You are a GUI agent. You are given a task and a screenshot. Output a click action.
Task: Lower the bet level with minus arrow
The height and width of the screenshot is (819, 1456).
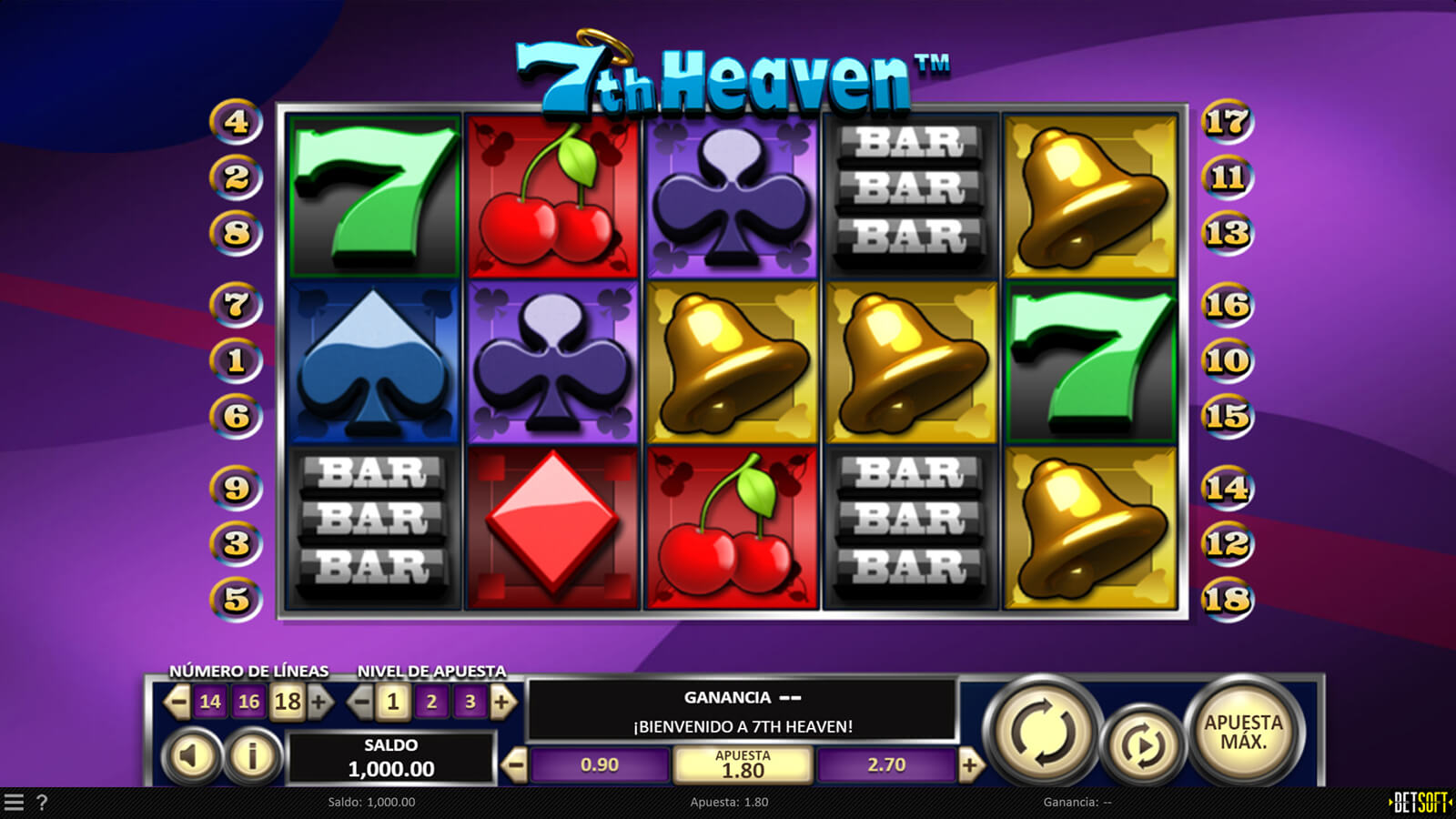pos(360,702)
